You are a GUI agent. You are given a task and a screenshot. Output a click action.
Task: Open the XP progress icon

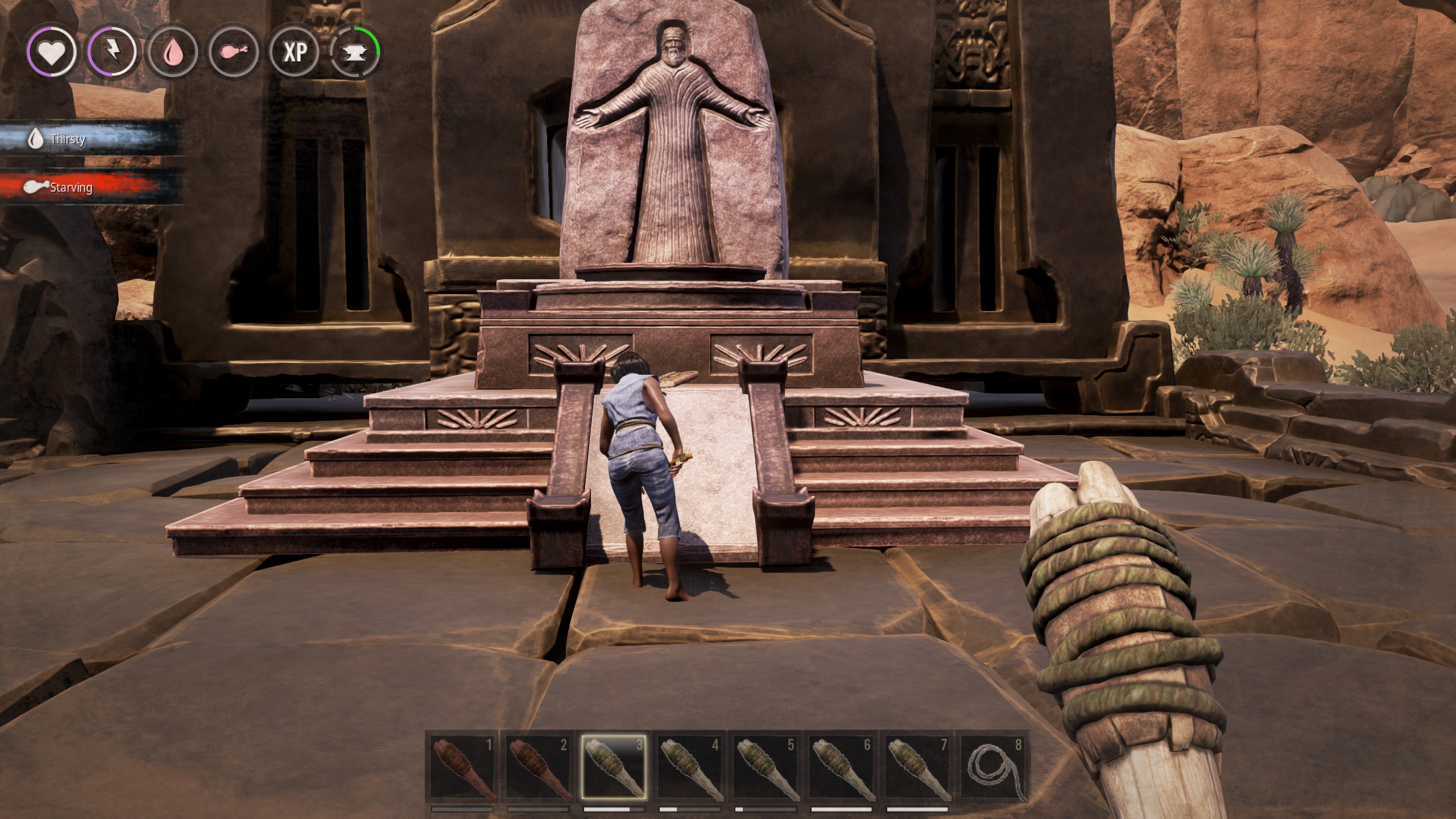coord(295,52)
